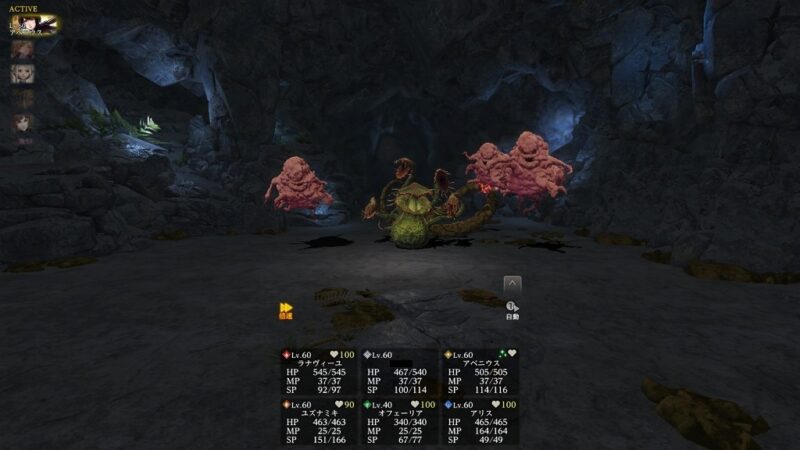Select the white-haired portrait in turn order
800x450 pixels.
point(21,74)
